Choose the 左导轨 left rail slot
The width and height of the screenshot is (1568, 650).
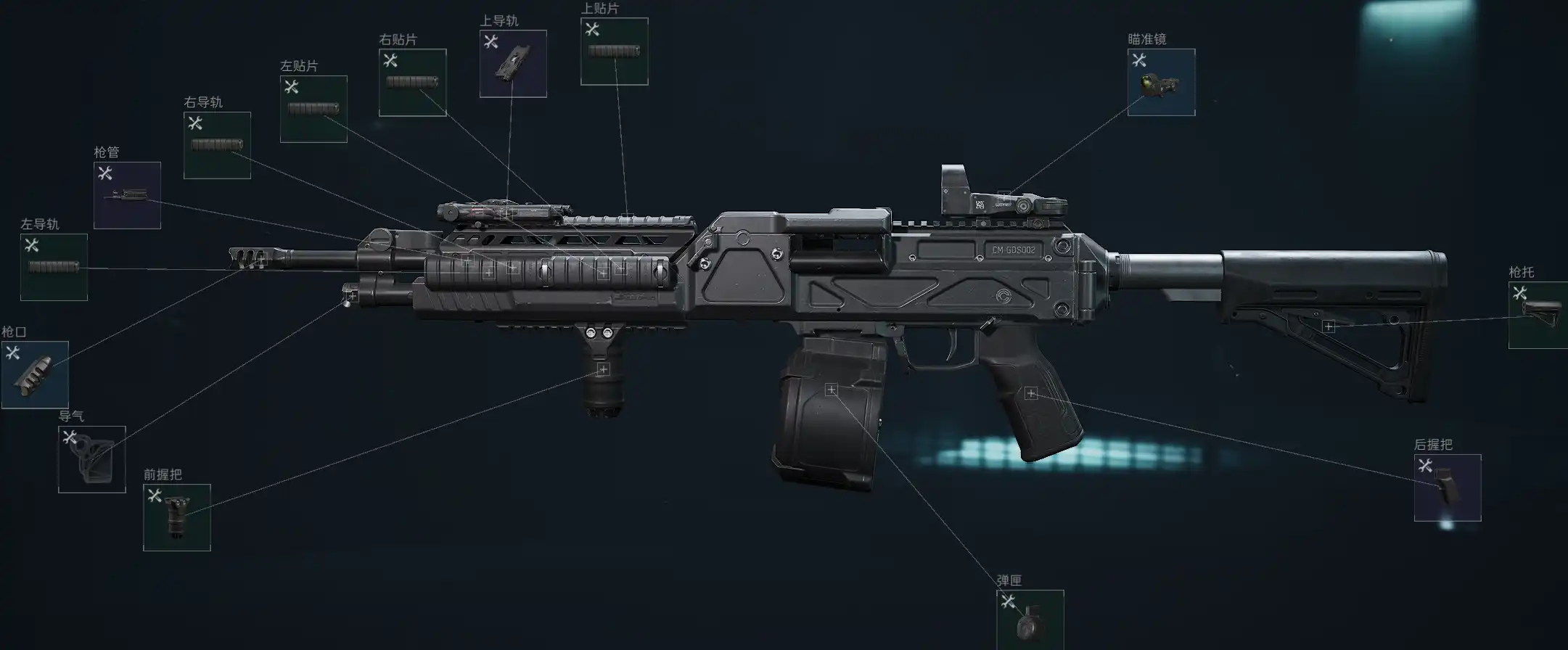pyautogui.click(x=54, y=267)
